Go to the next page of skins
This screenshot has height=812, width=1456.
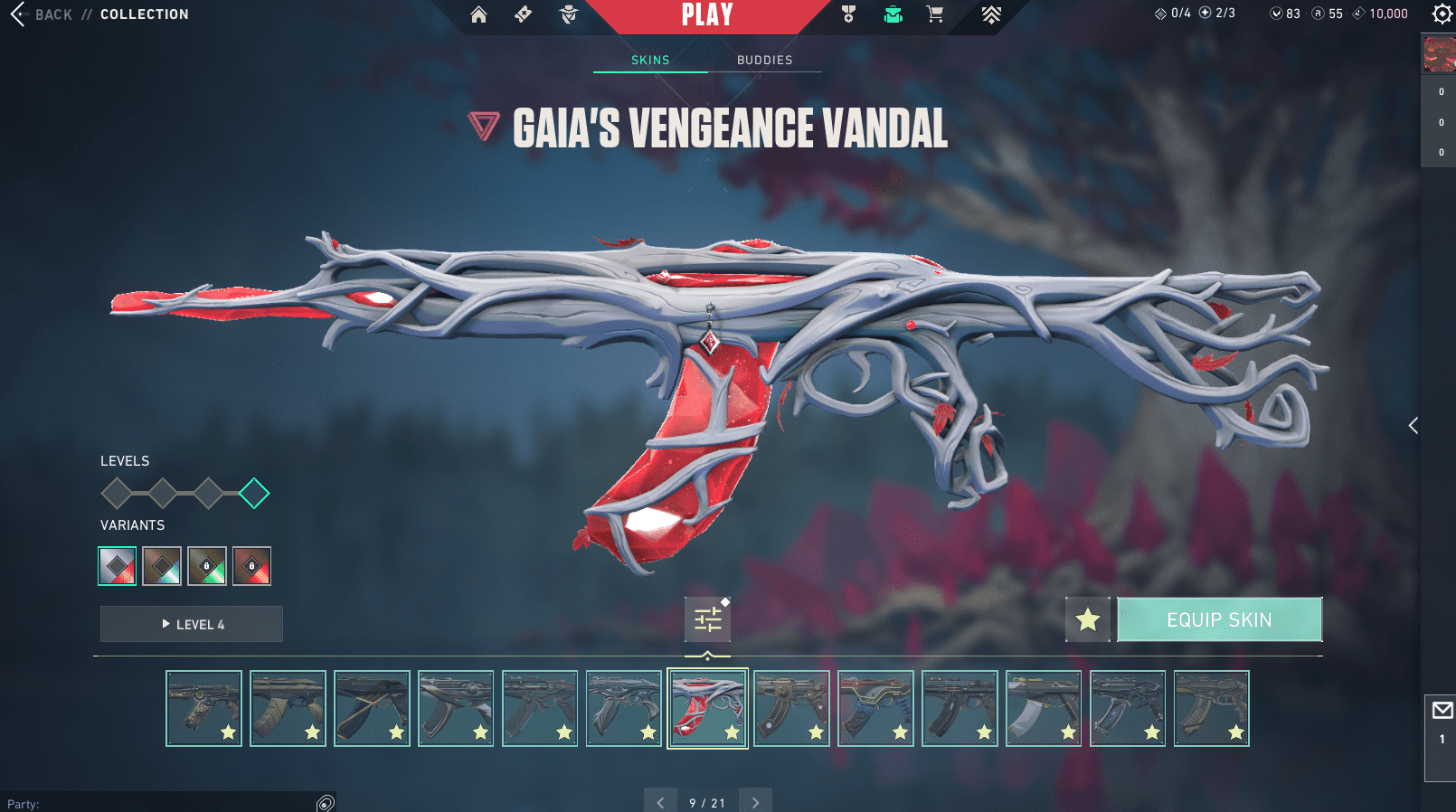pos(755,802)
